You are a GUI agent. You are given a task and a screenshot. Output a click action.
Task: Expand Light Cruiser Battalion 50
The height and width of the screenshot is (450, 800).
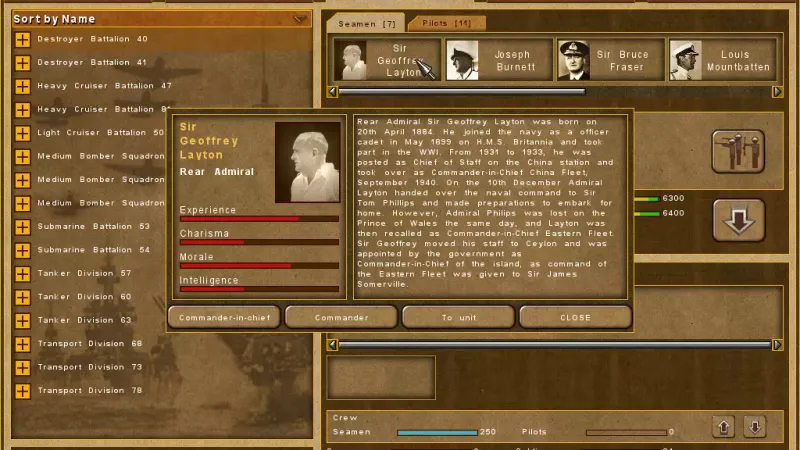[x=22, y=133]
